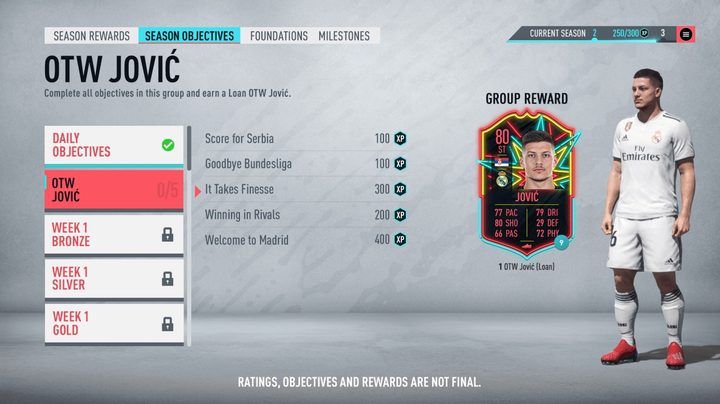Open the Foundations tab
This screenshot has height=404, width=720.
click(x=279, y=36)
